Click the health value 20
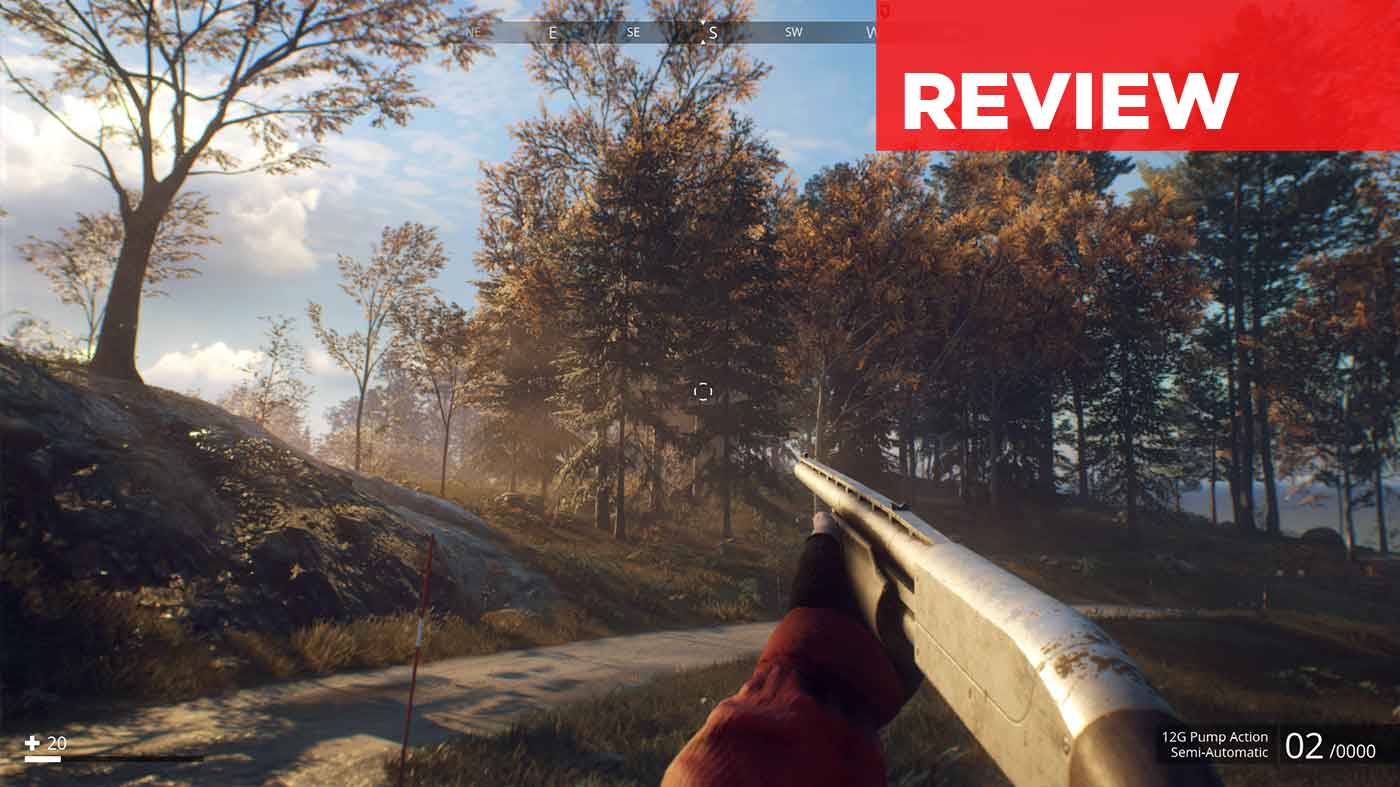This screenshot has width=1400, height=787. point(57,742)
